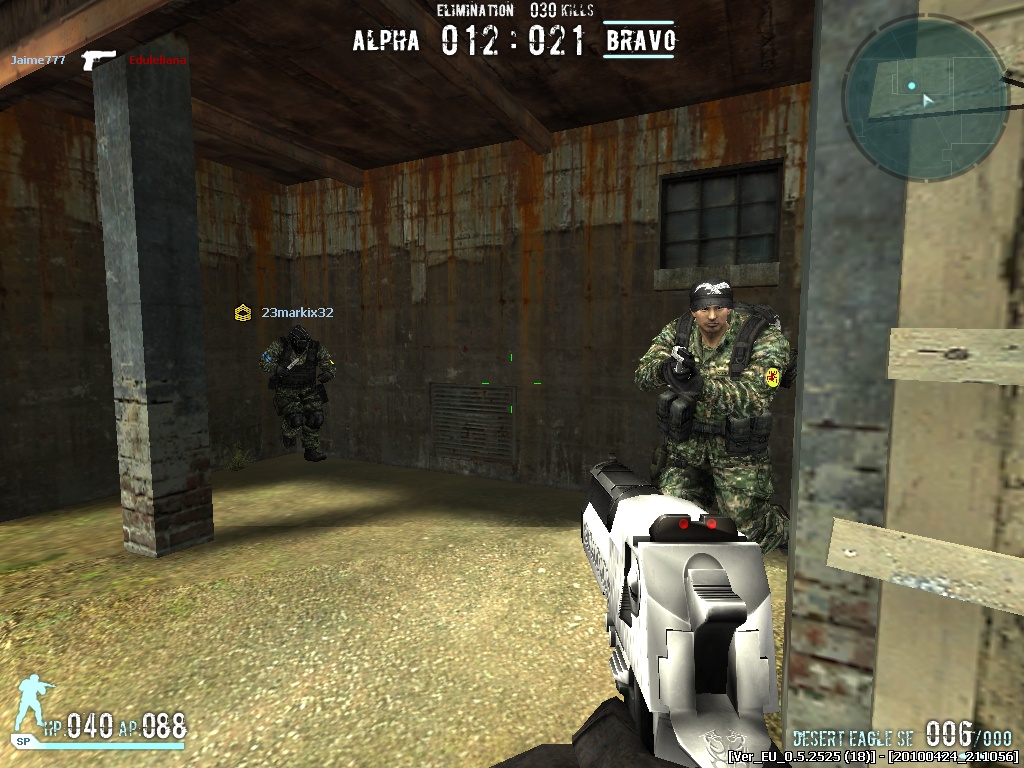Select the 23markix32 rank badge

(x=242, y=313)
